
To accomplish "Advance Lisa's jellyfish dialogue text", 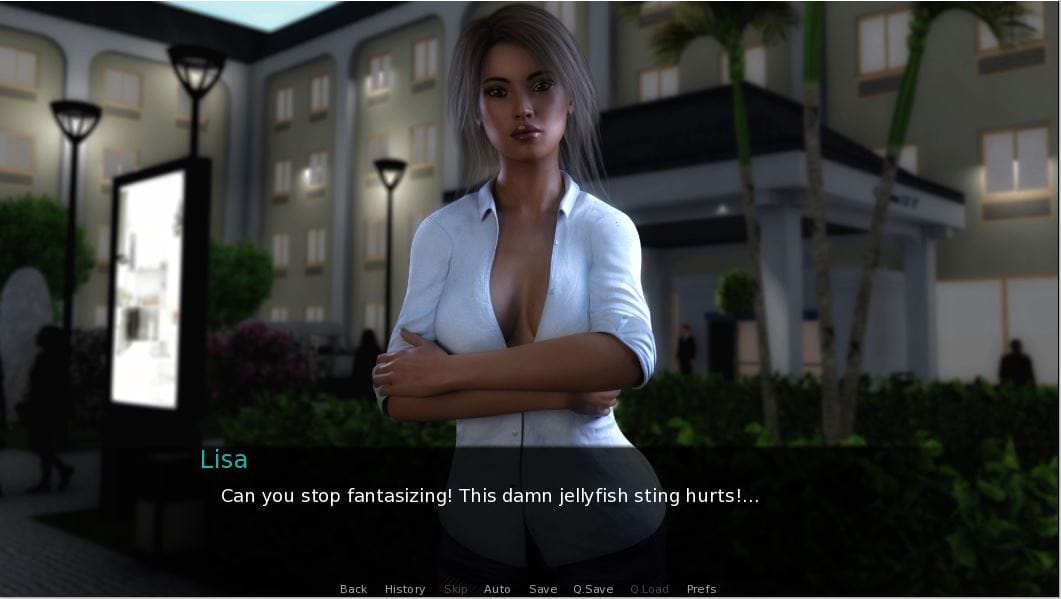I will (x=490, y=496).
